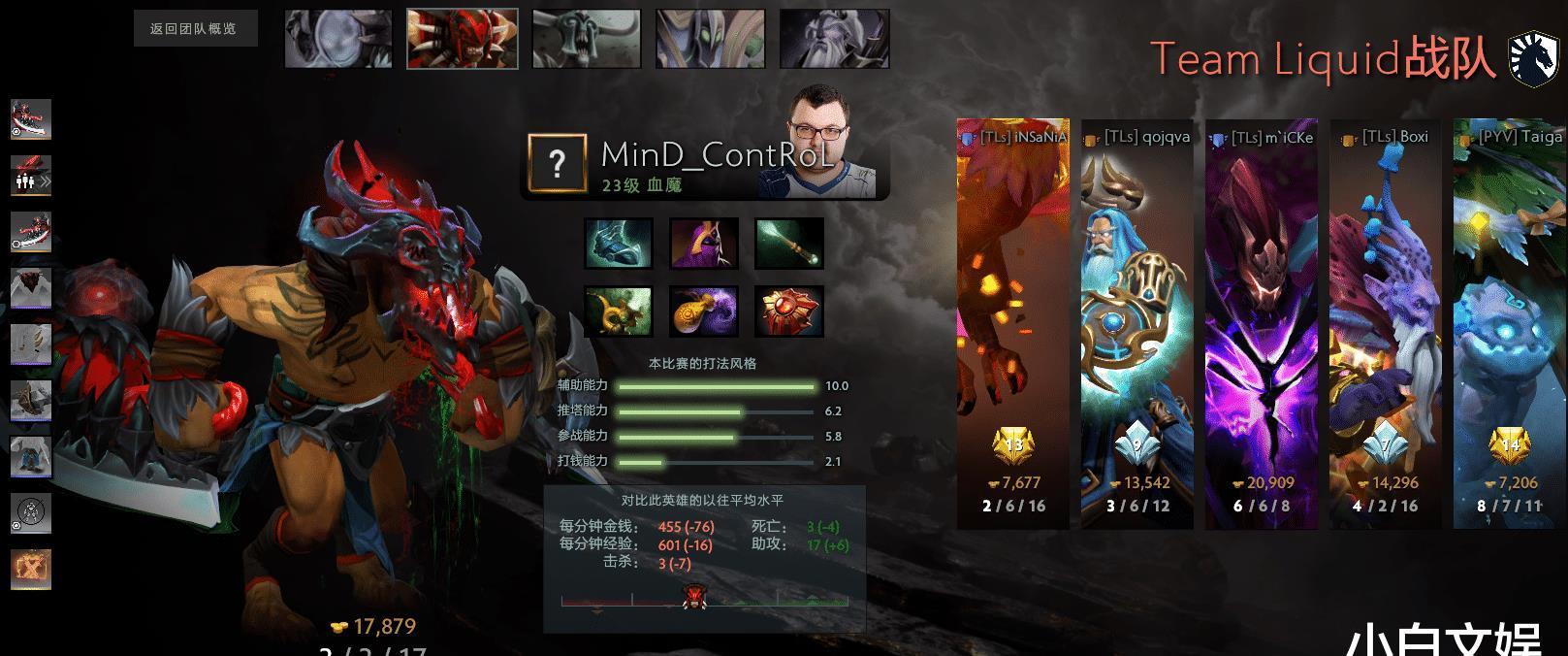
Task: Select Boxi's player card
Action: [x=1386, y=323]
